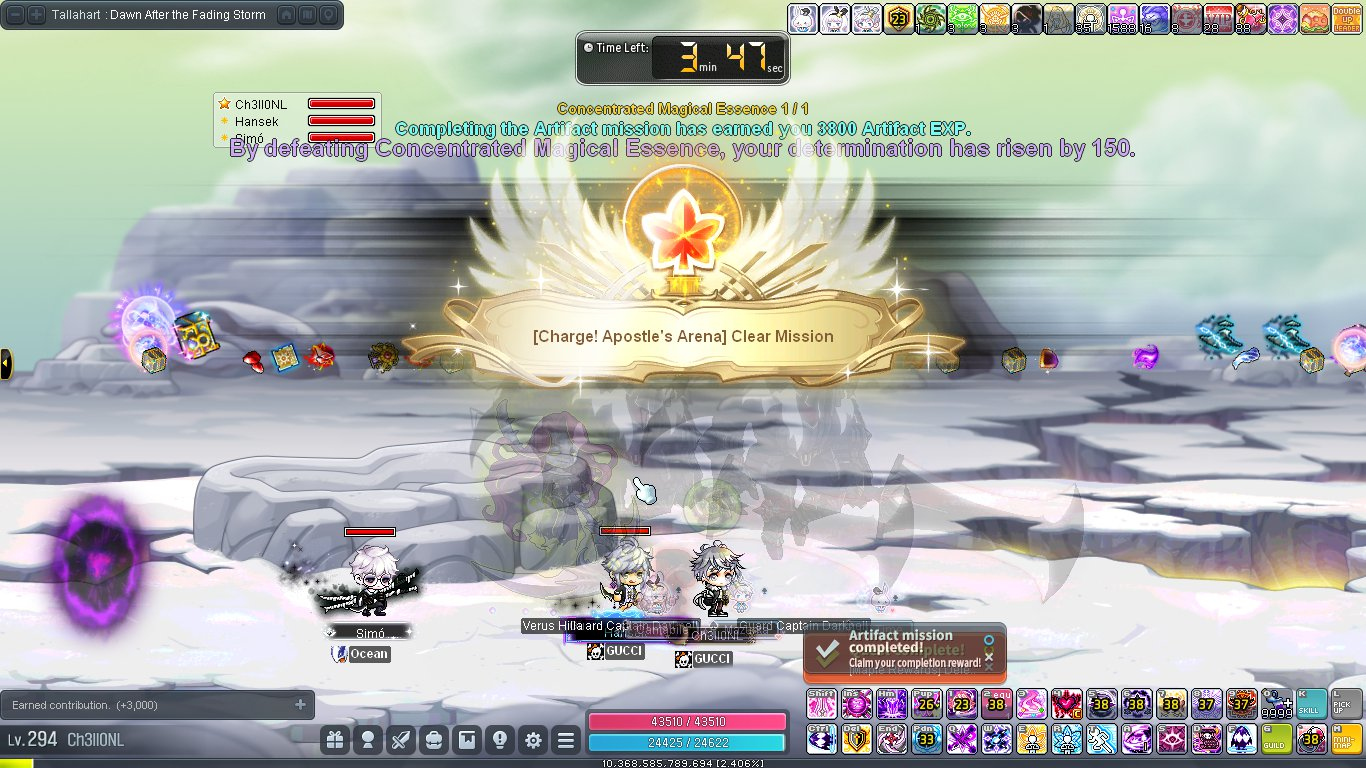Open the crossed swords menu
The width and height of the screenshot is (1366, 768).
[x=401, y=740]
